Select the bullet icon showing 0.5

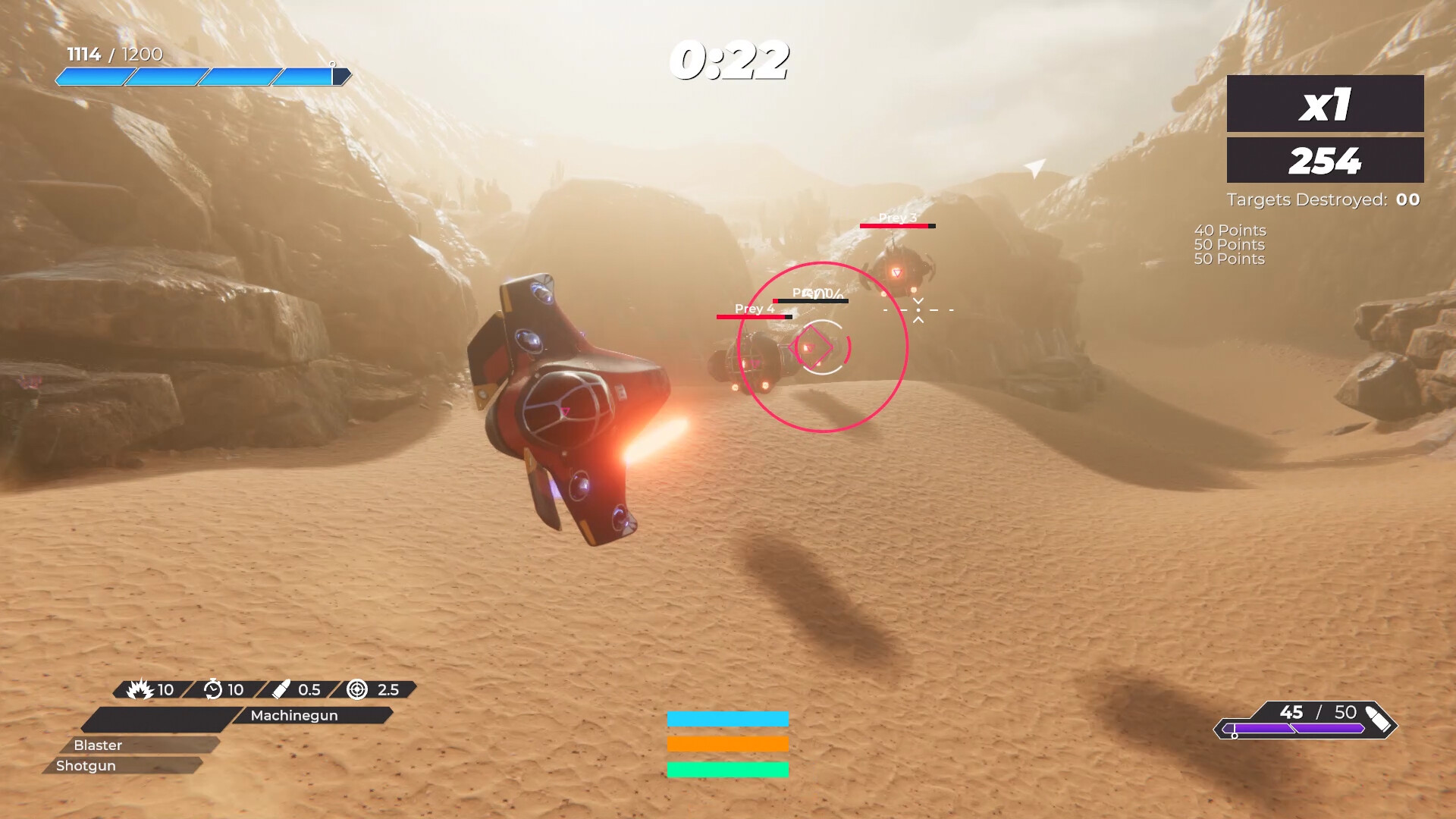pyautogui.click(x=282, y=690)
